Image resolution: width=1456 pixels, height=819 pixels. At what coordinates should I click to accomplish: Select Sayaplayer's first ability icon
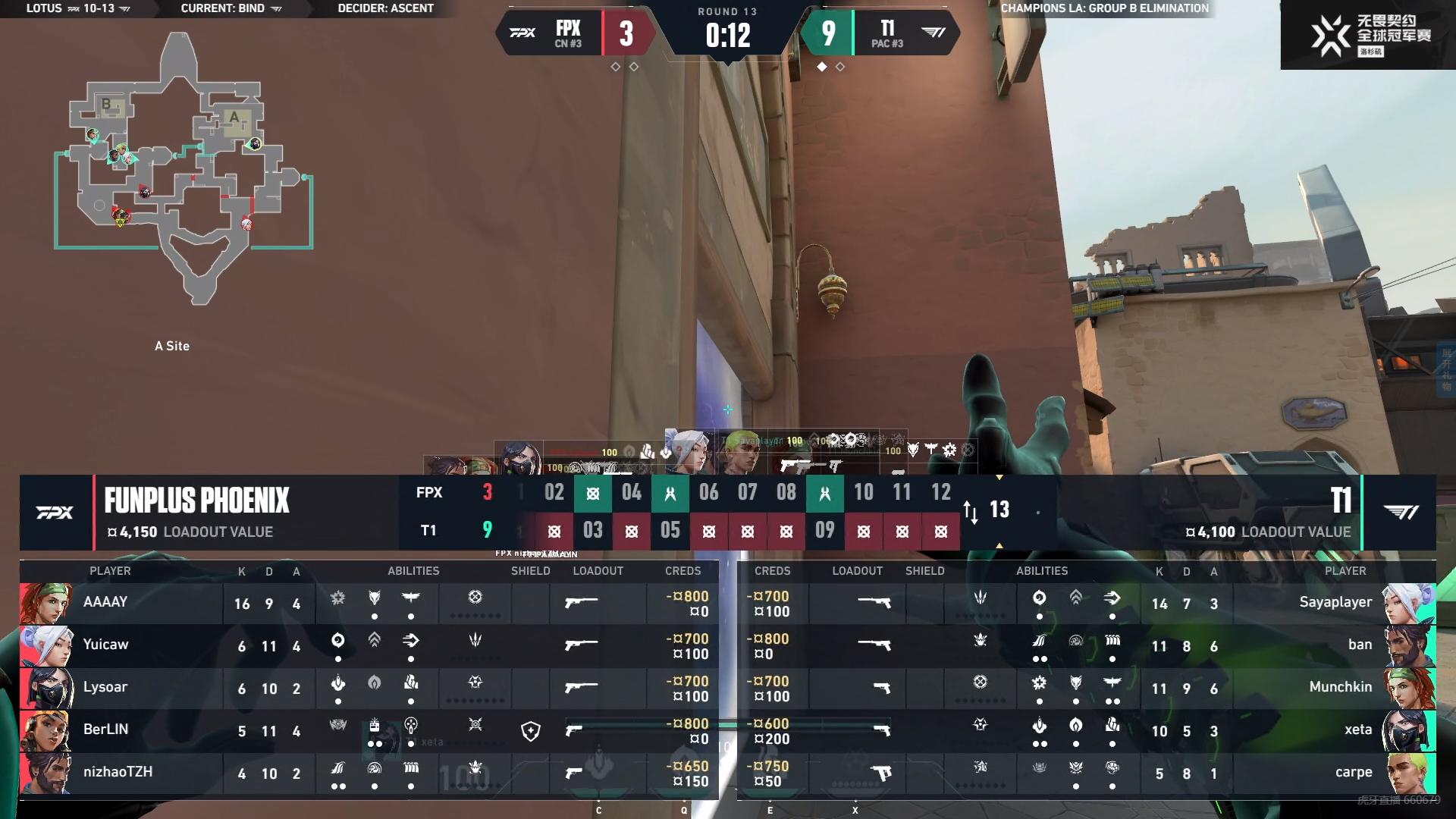1040,599
